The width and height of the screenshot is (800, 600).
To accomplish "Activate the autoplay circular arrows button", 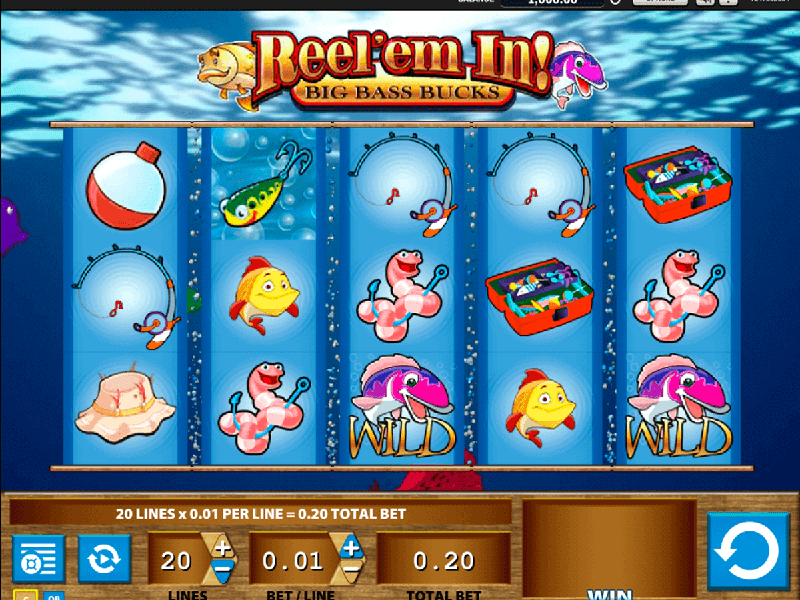I will click(x=105, y=558).
